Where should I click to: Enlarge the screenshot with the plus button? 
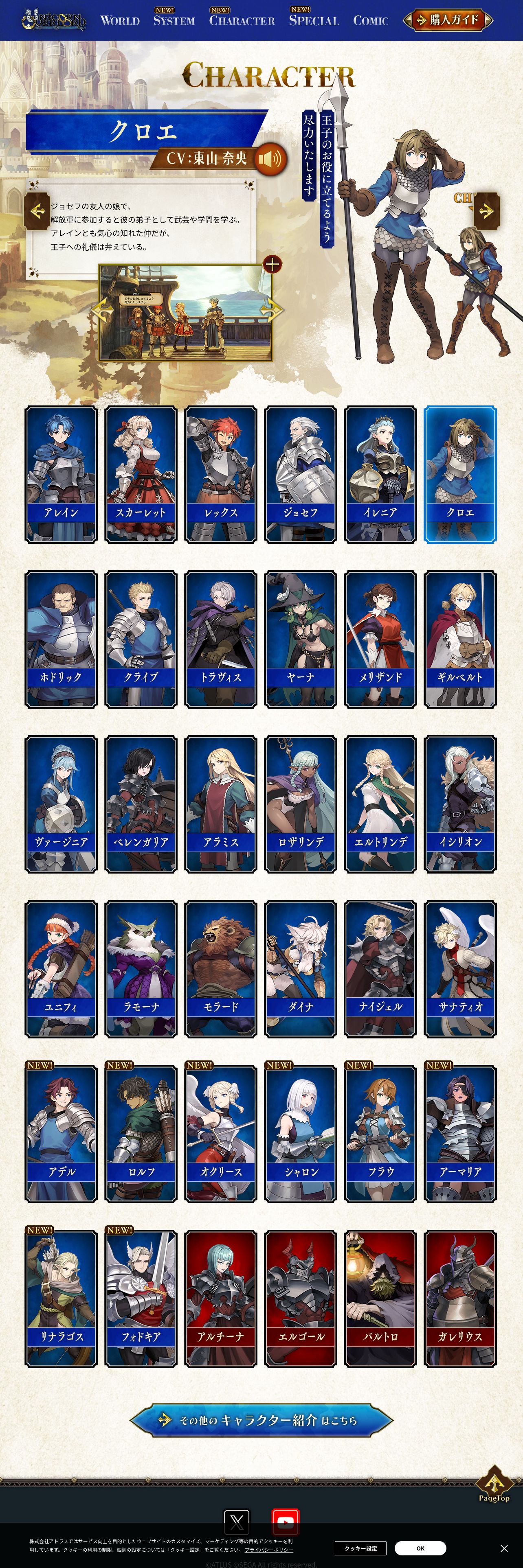tap(272, 264)
